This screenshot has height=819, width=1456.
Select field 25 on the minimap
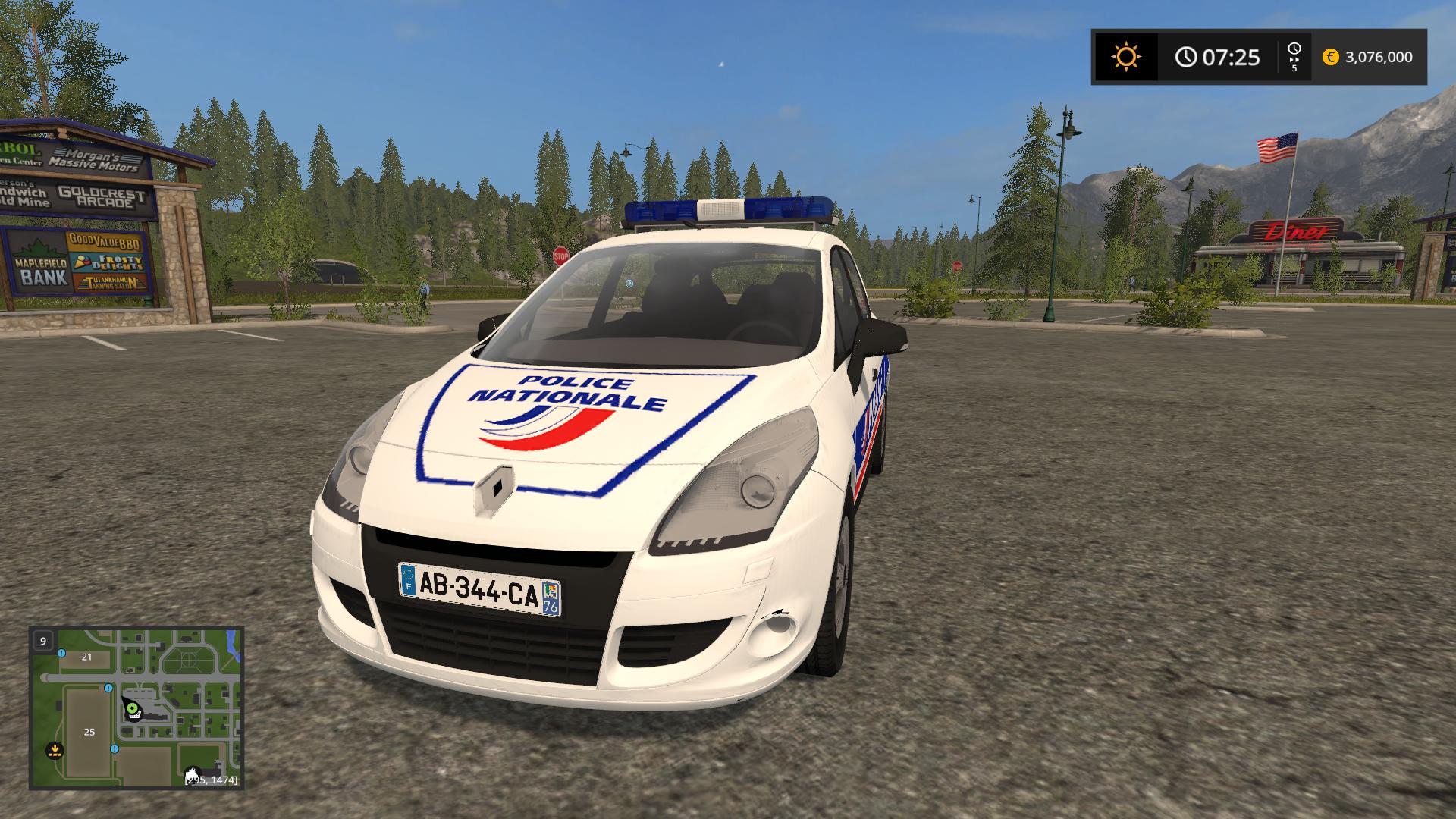tap(89, 732)
